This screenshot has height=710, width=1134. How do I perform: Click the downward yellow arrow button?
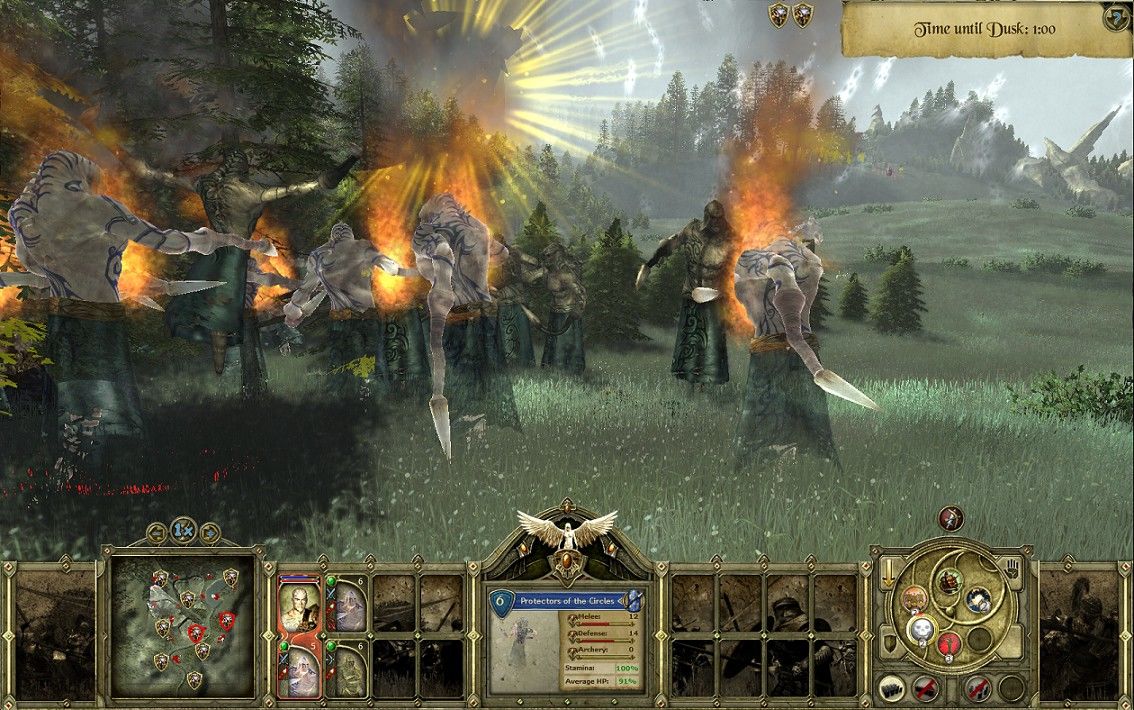pyautogui.click(x=887, y=574)
